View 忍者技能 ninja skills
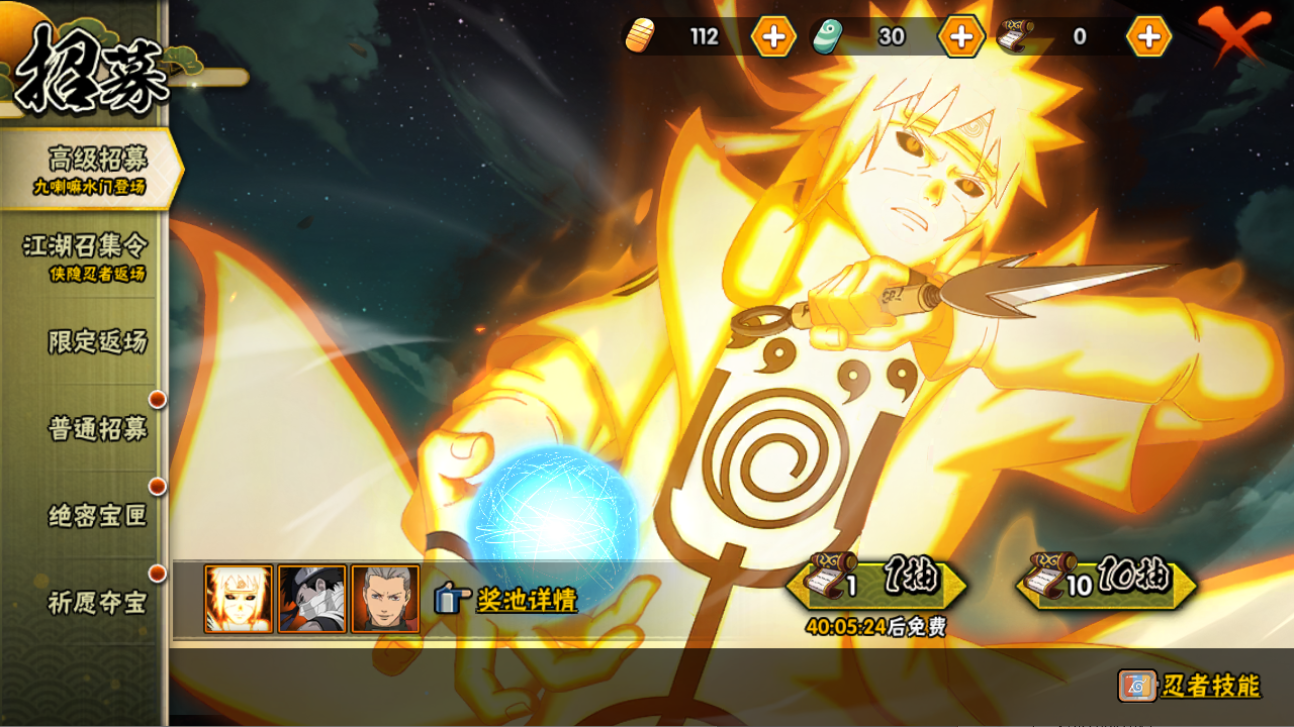This screenshot has height=727, width=1294. (x=1190, y=686)
